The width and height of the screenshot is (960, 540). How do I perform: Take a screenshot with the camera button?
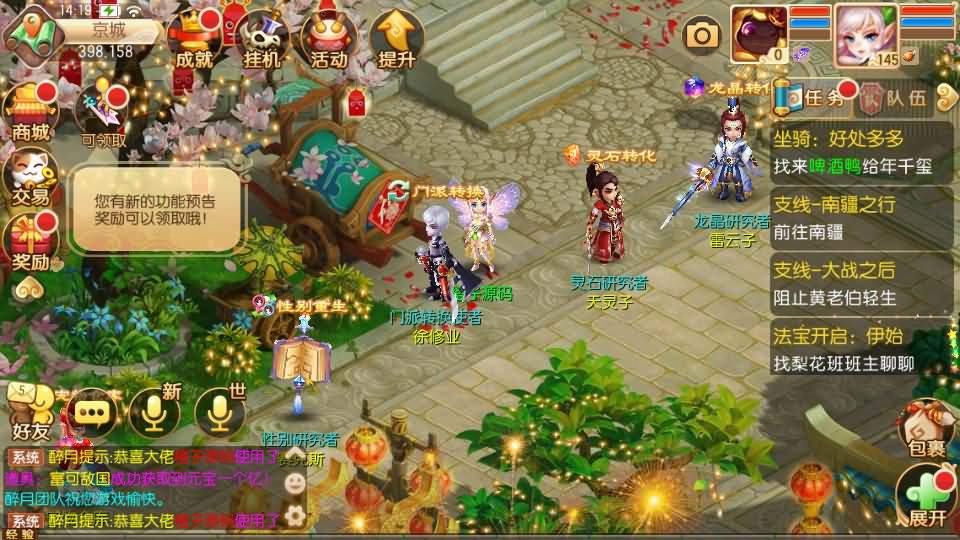click(702, 36)
